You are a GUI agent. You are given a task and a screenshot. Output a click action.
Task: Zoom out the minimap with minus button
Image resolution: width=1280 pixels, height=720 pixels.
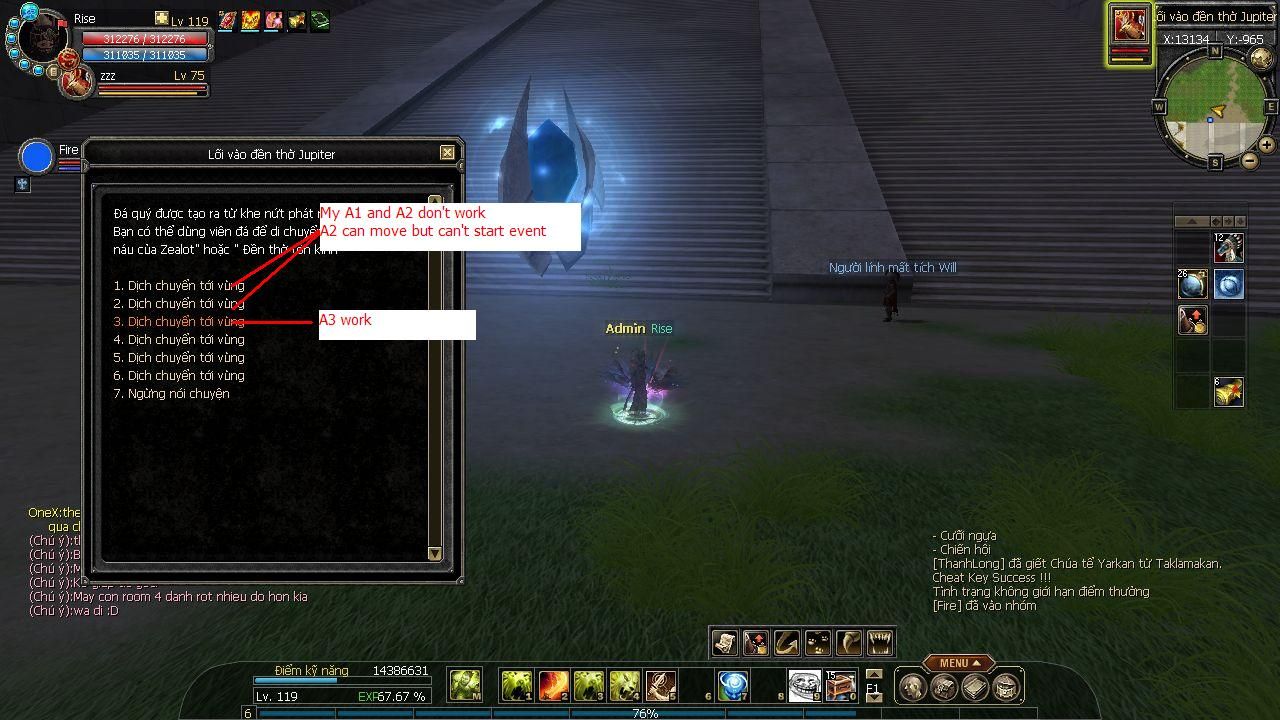pyautogui.click(x=1250, y=160)
